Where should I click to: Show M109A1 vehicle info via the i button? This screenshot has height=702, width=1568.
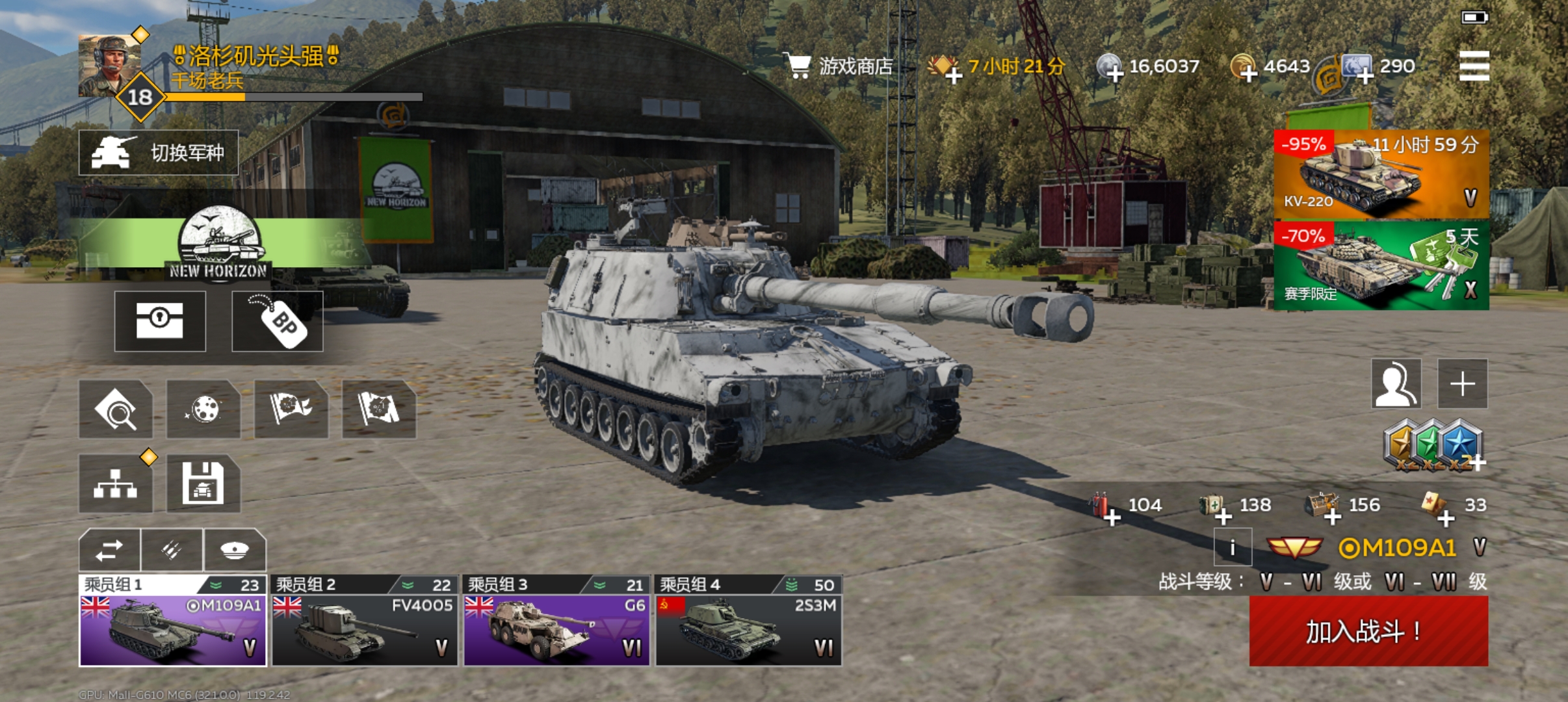1232,547
